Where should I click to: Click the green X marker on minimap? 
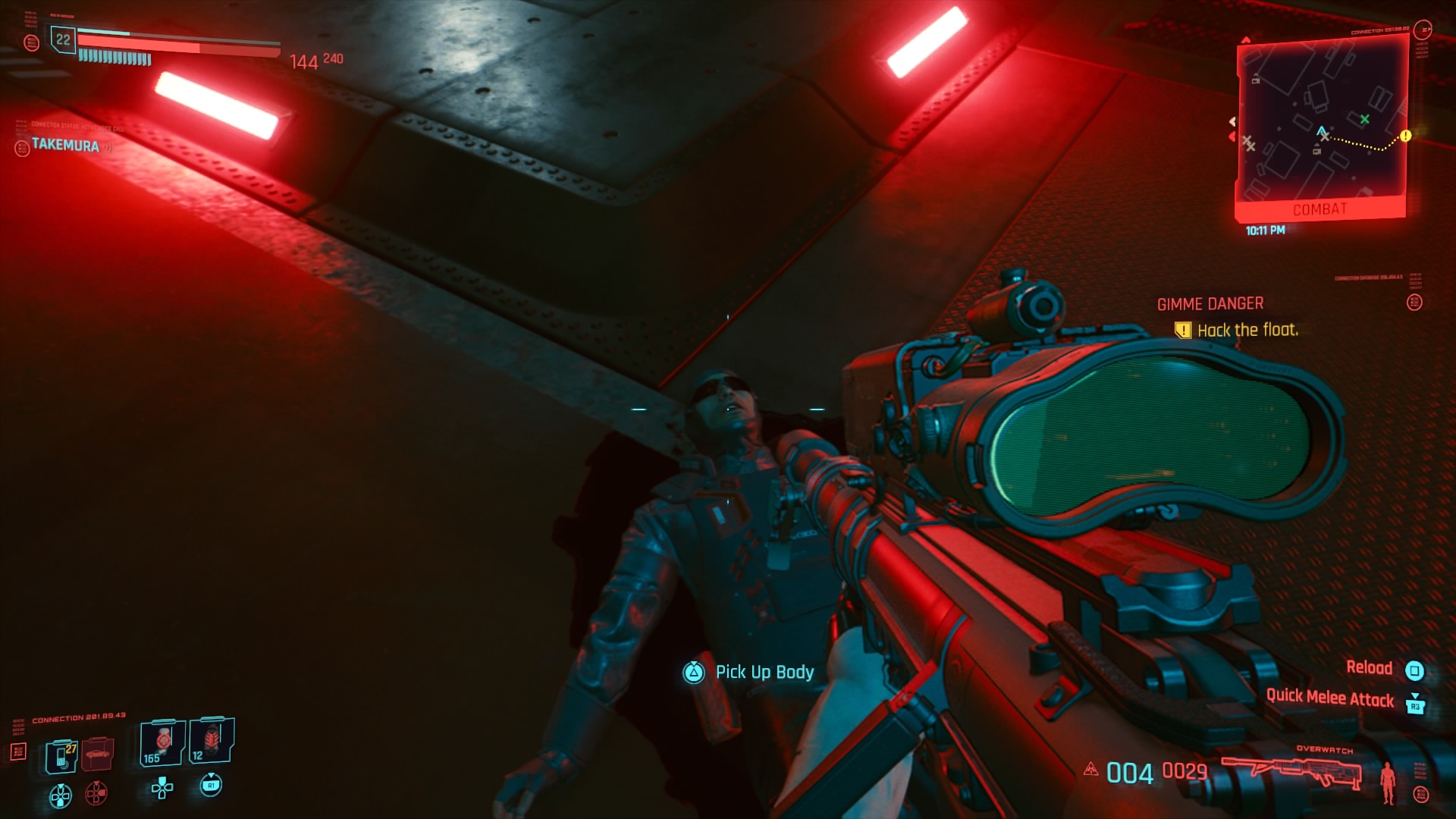click(1364, 119)
